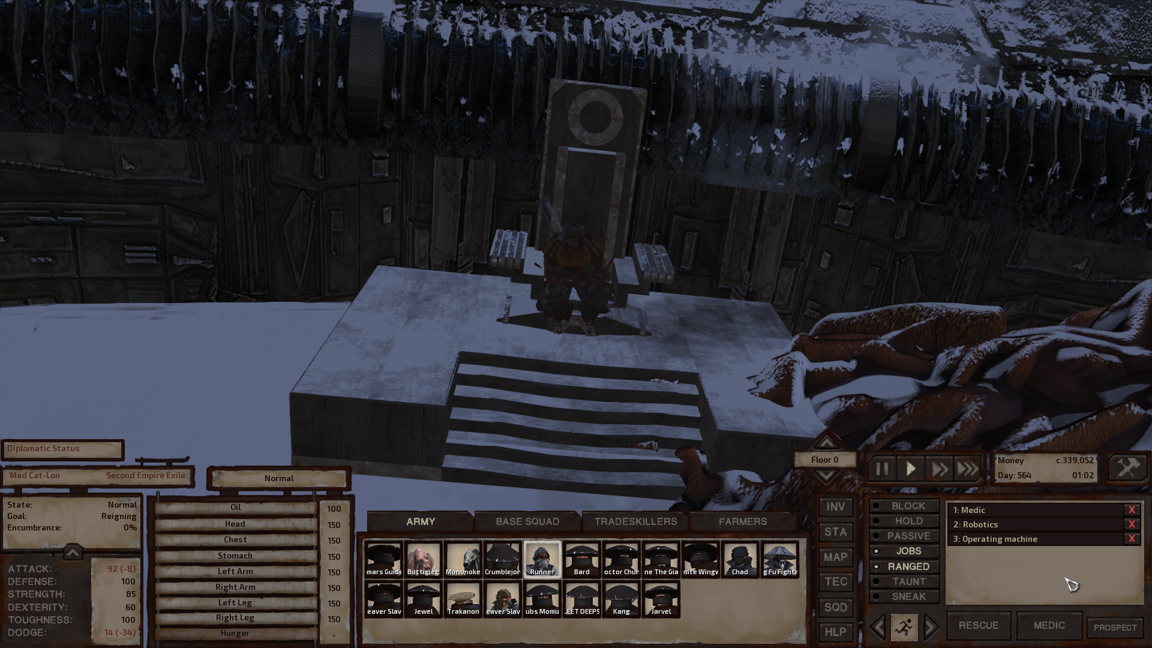
Task: Pause the game
Action: [x=882, y=468]
